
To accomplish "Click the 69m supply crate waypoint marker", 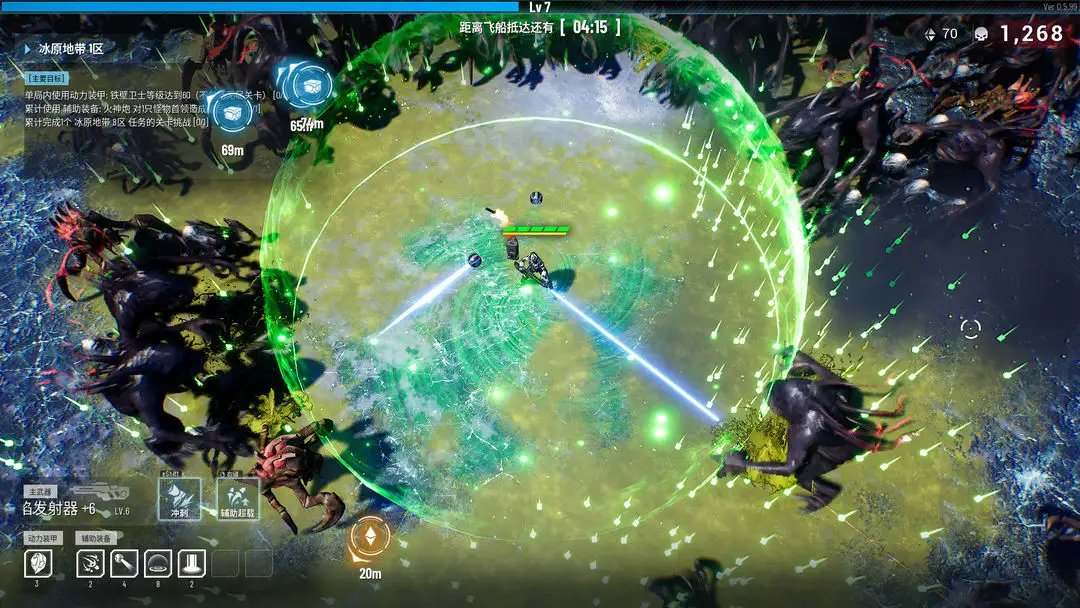I will click(233, 112).
